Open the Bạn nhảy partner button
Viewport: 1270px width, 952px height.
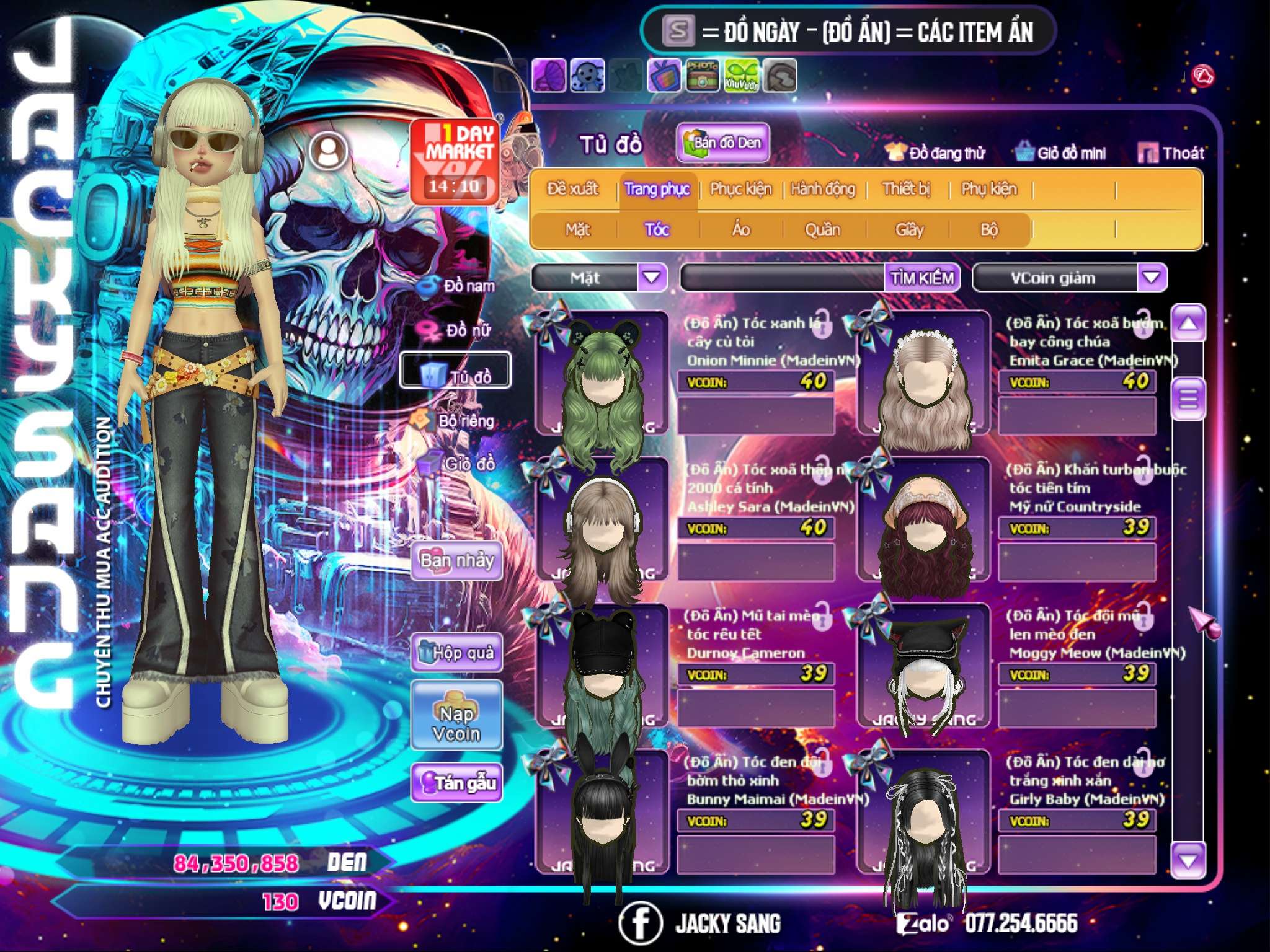pyautogui.click(x=456, y=562)
